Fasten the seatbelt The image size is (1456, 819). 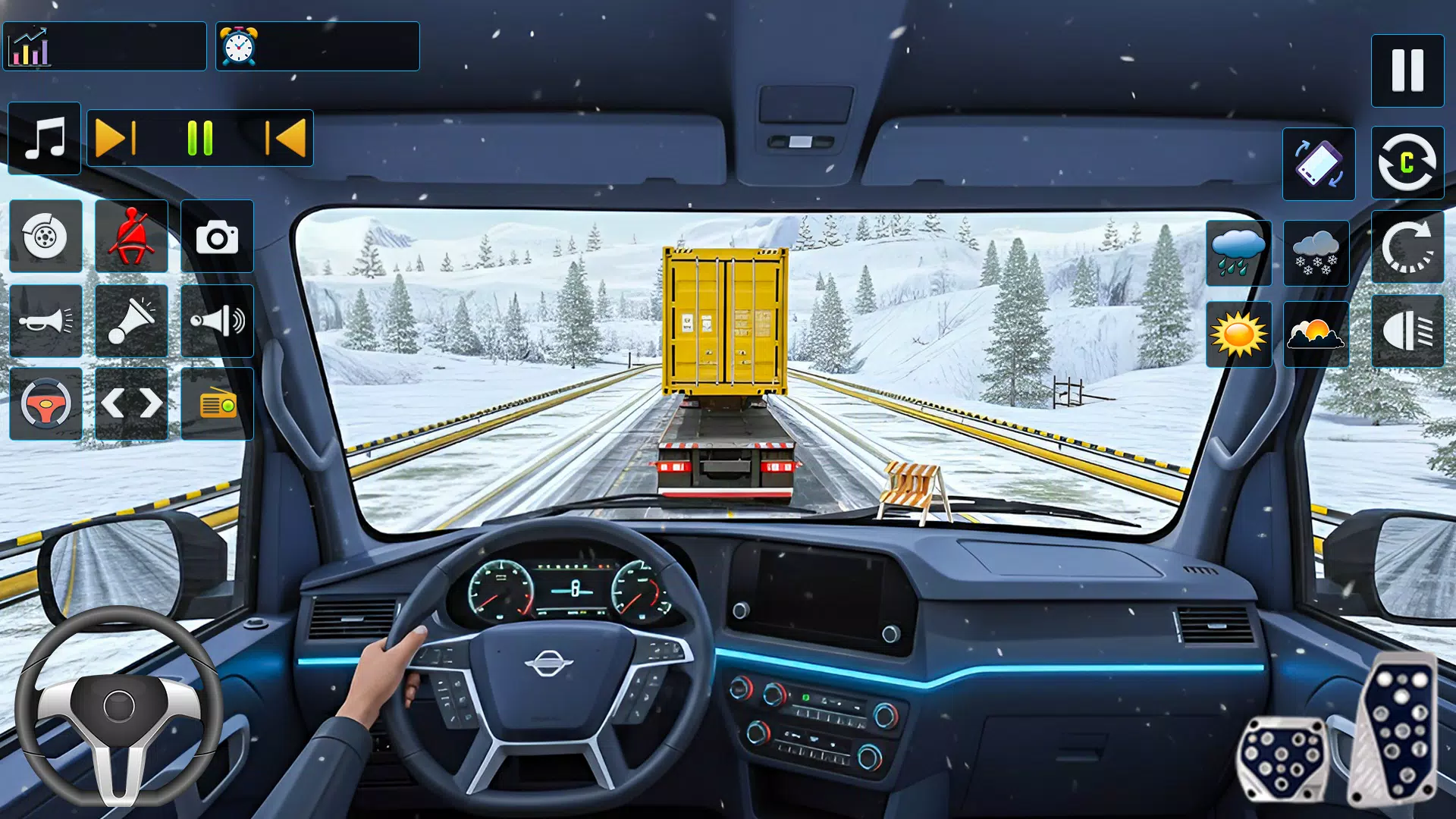130,235
